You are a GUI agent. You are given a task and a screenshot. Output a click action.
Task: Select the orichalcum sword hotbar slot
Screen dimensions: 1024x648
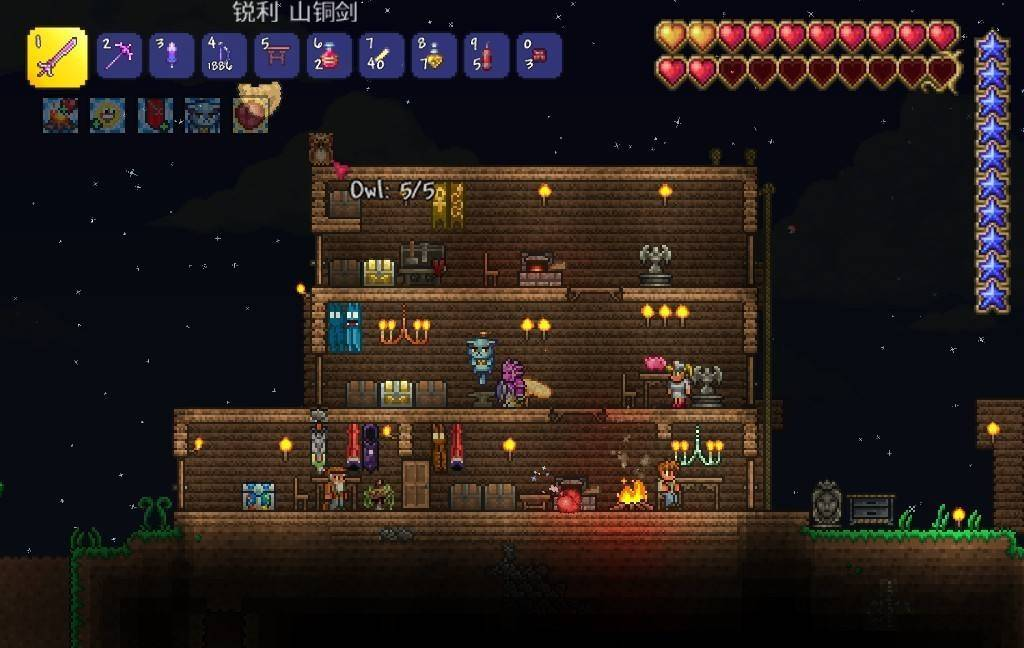pos(56,58)
